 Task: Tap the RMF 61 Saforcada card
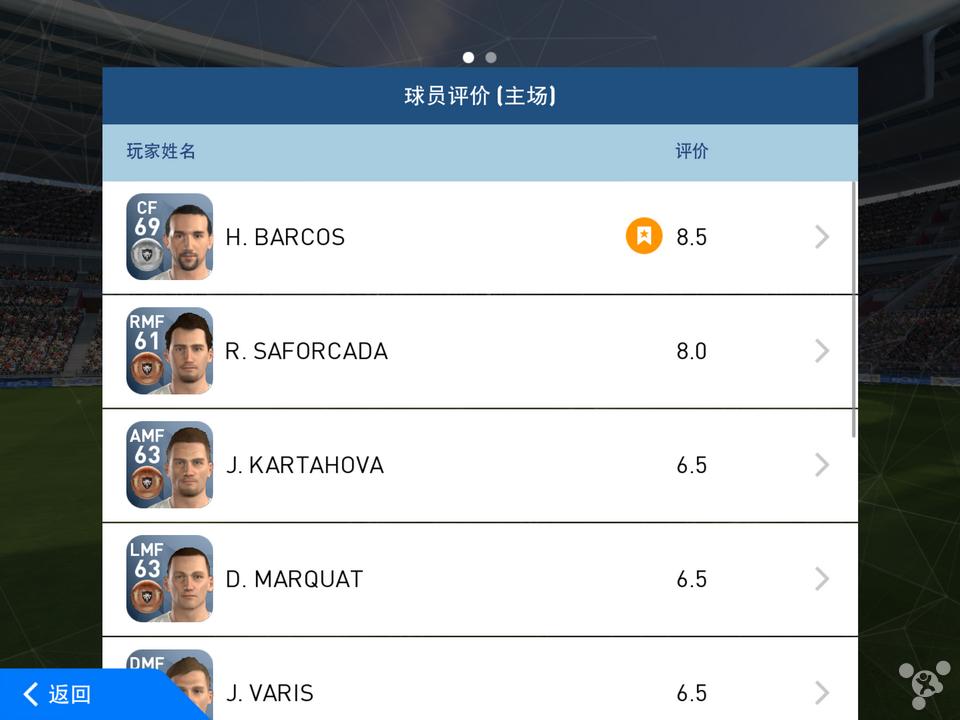coord(170,351)
